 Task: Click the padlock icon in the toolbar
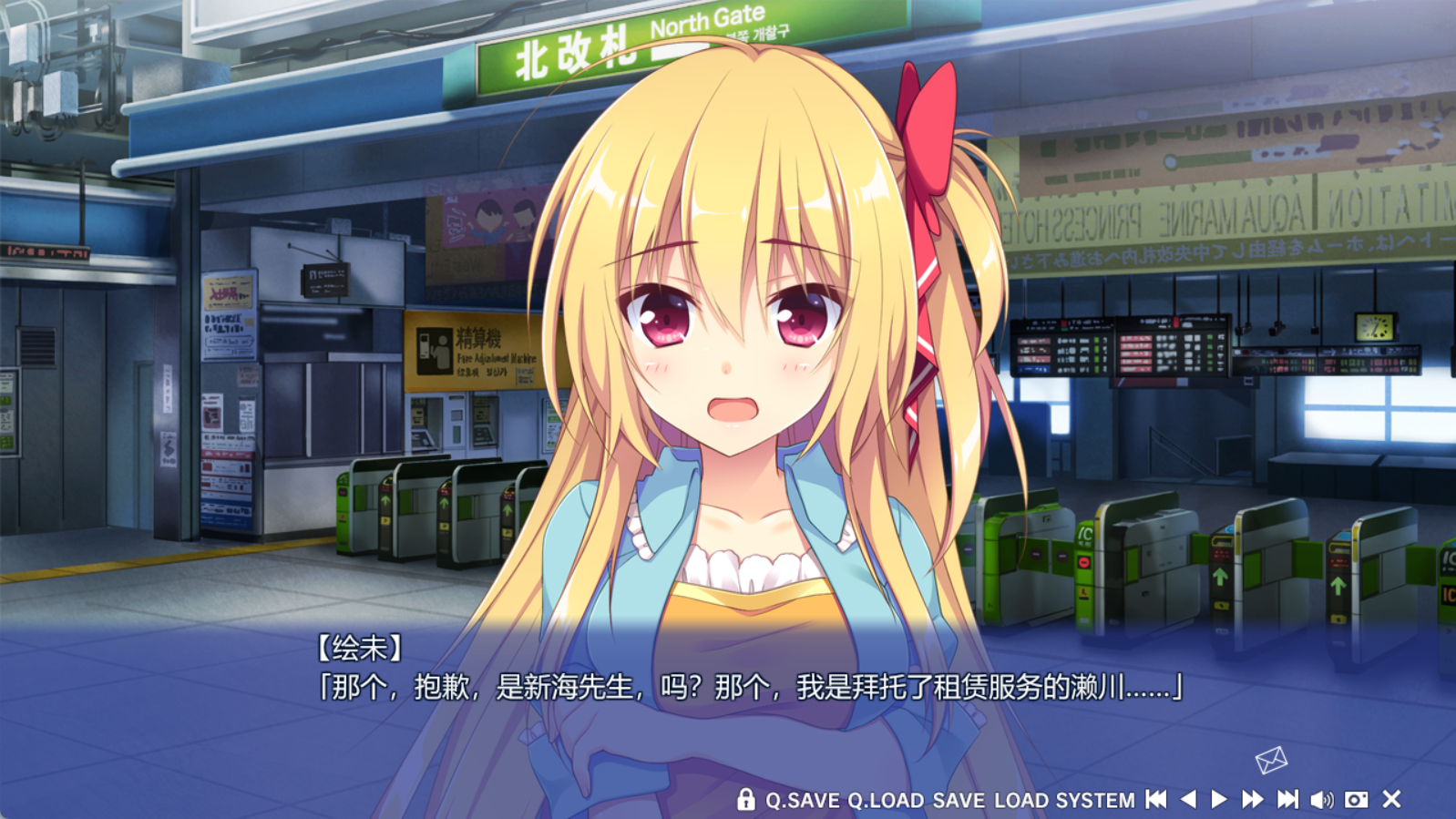[745, 800]
